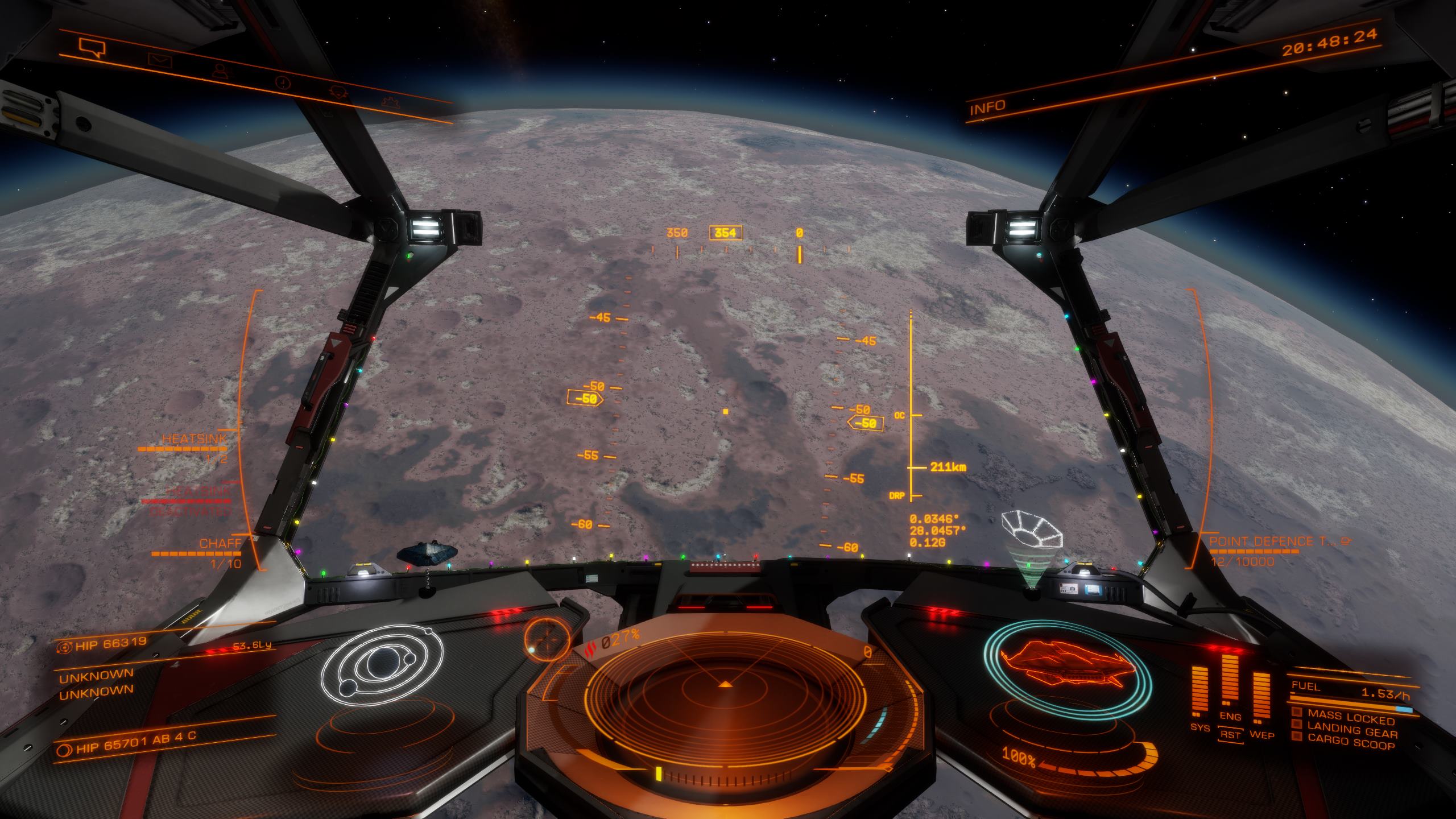Open the gear settings tab in comms
1456x819 pixels.
click(x=389, y=102)
